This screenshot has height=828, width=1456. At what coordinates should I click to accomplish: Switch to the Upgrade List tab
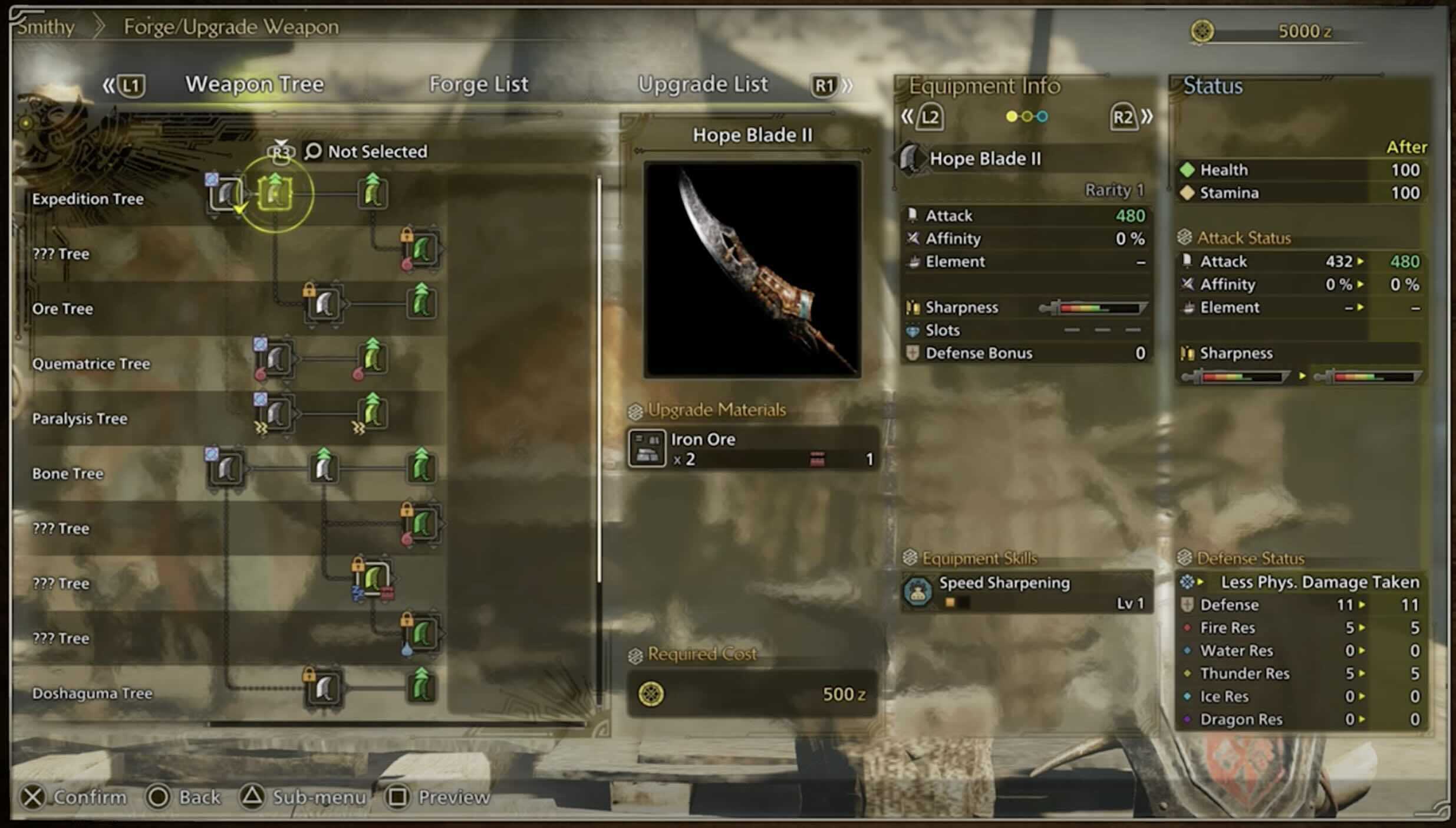pos(703,84)
